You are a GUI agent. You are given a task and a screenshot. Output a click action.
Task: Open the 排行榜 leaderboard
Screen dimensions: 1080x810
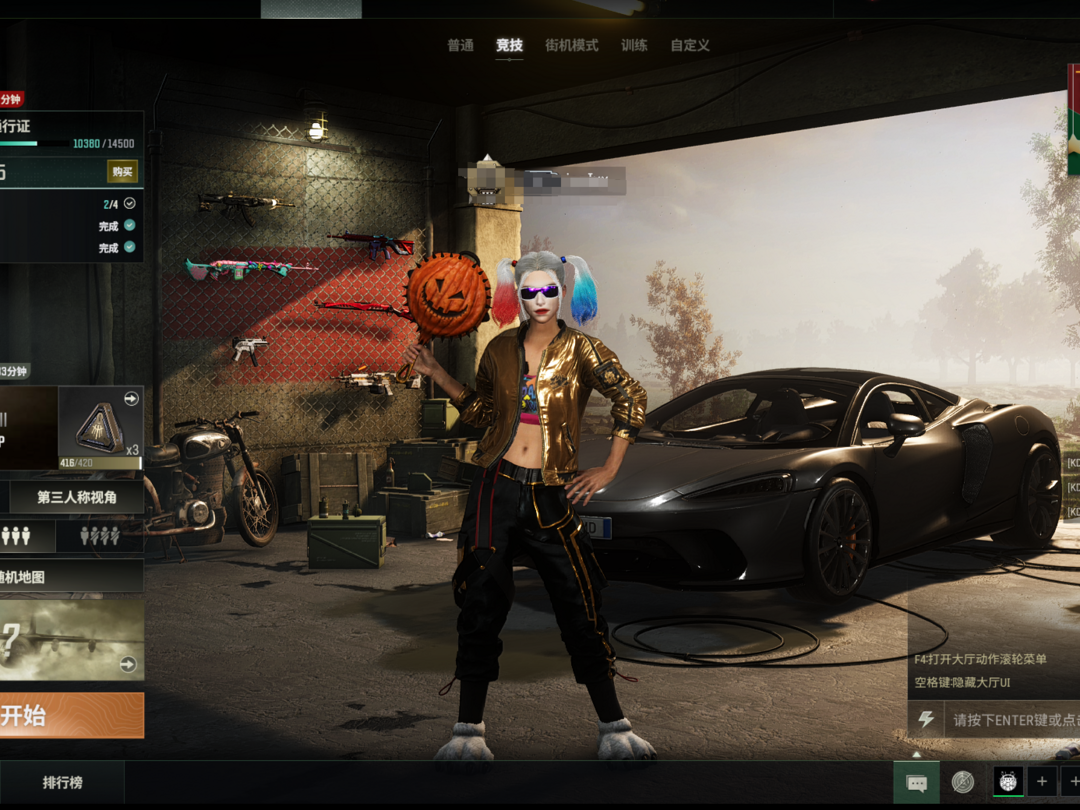62,783
